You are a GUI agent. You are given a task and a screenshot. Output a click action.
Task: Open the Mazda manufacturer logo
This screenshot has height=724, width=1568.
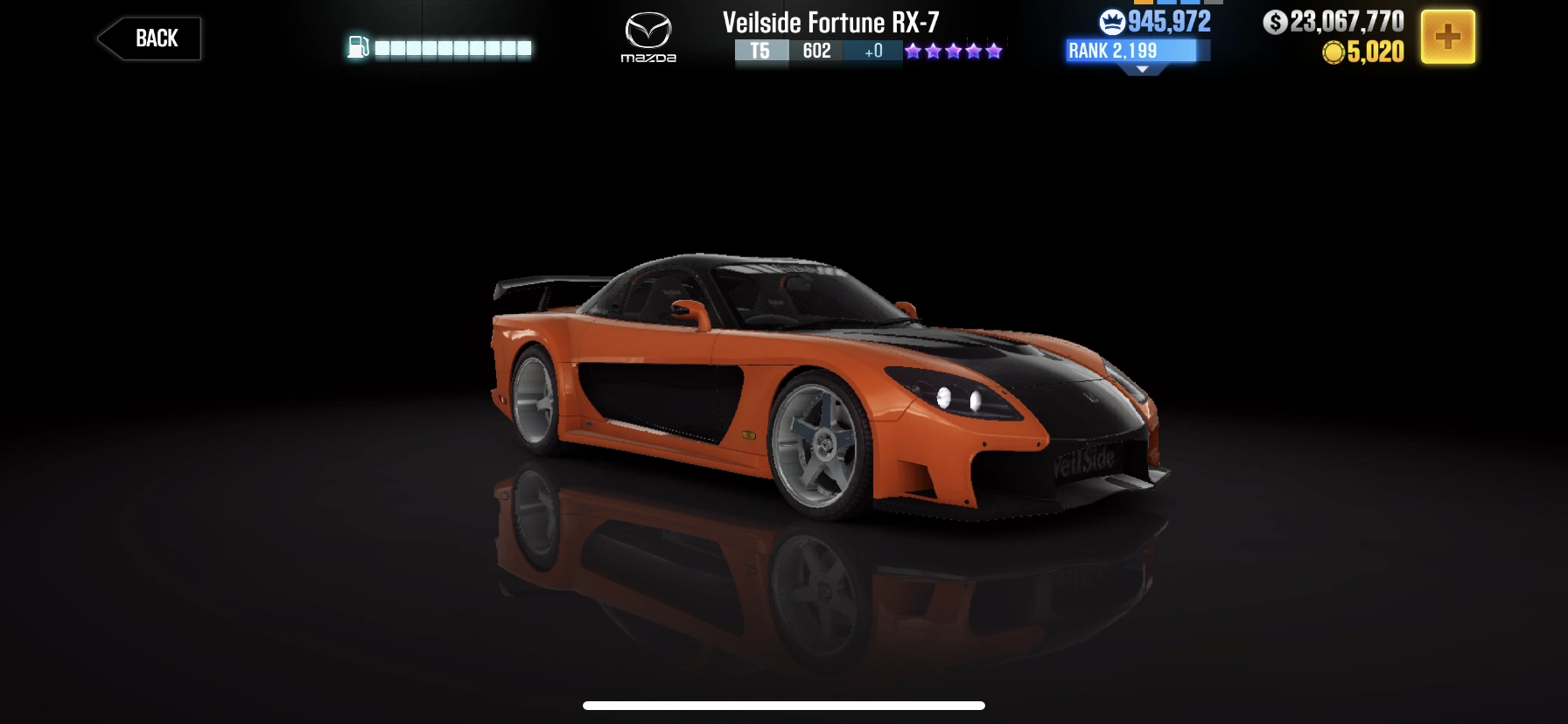pos(649,37)
